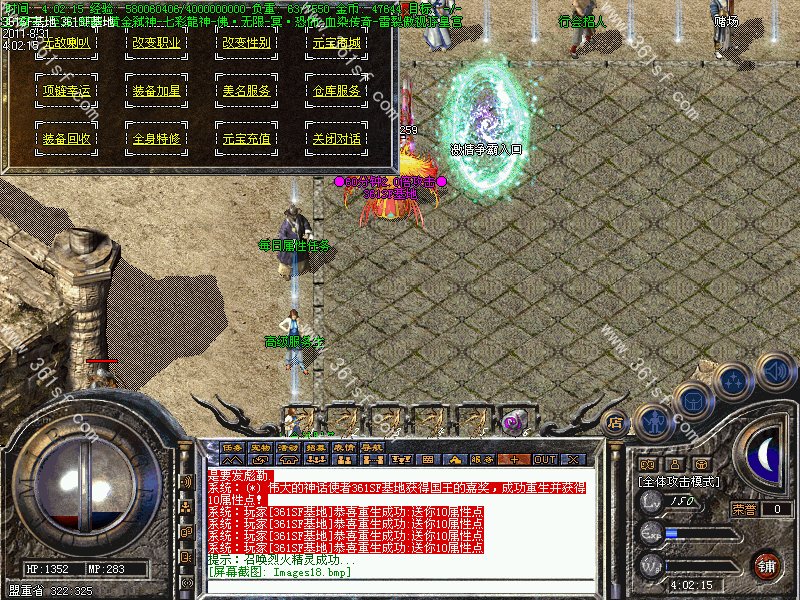Close the dialog with 关闭对话
Screen dimensions: 800x600
pyautogui.click(x=337, y=139)
